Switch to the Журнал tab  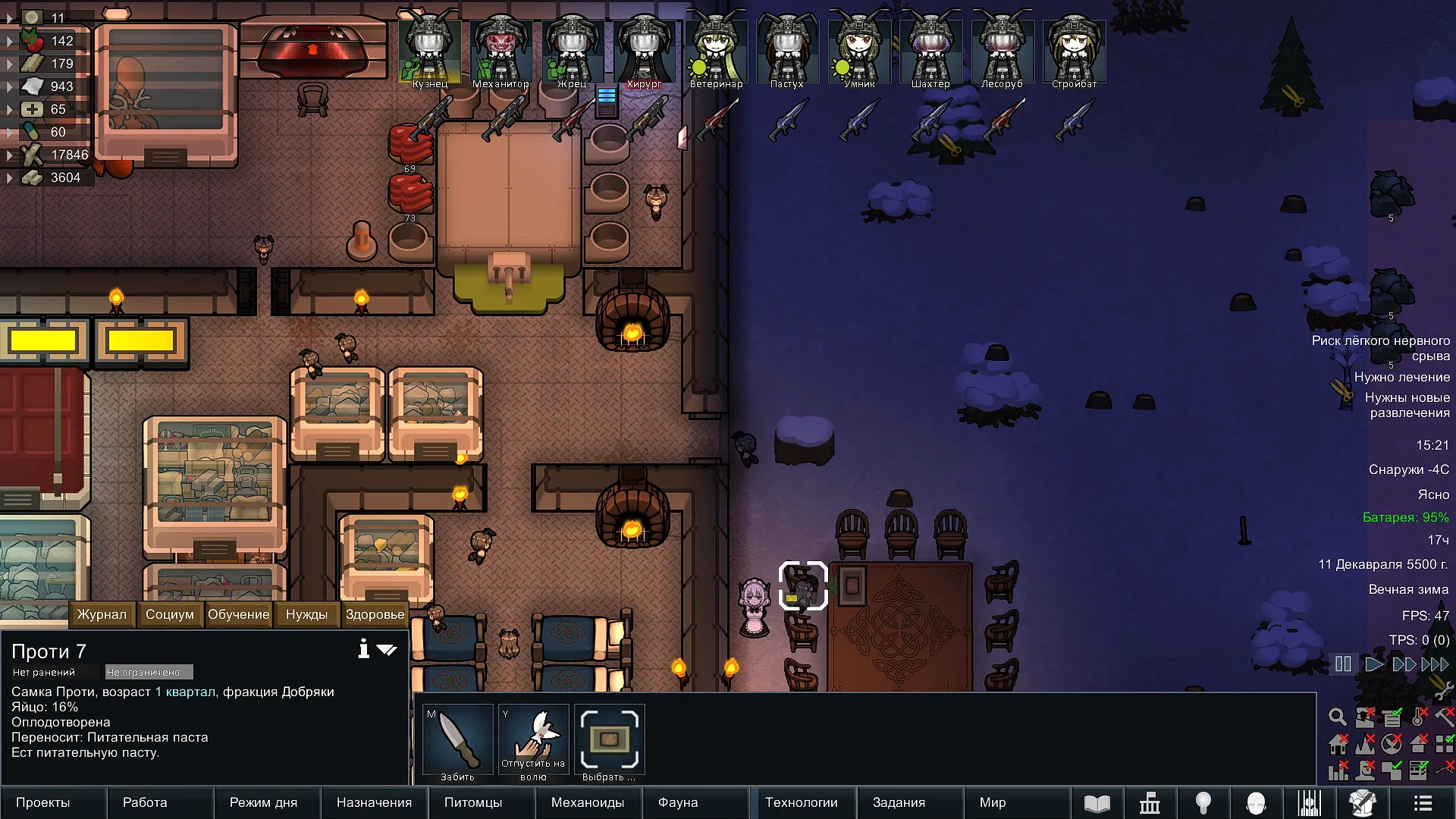click(x=102, y=614)
